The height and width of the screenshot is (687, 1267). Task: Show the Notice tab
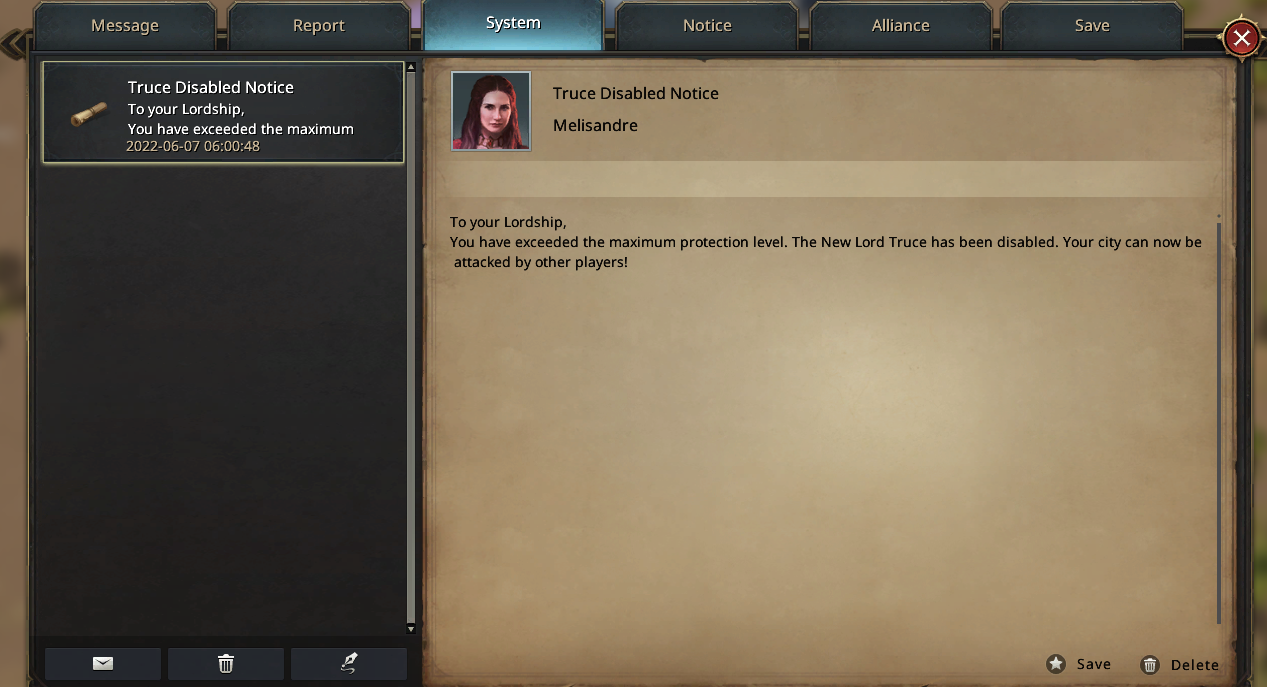pos(707,26)
